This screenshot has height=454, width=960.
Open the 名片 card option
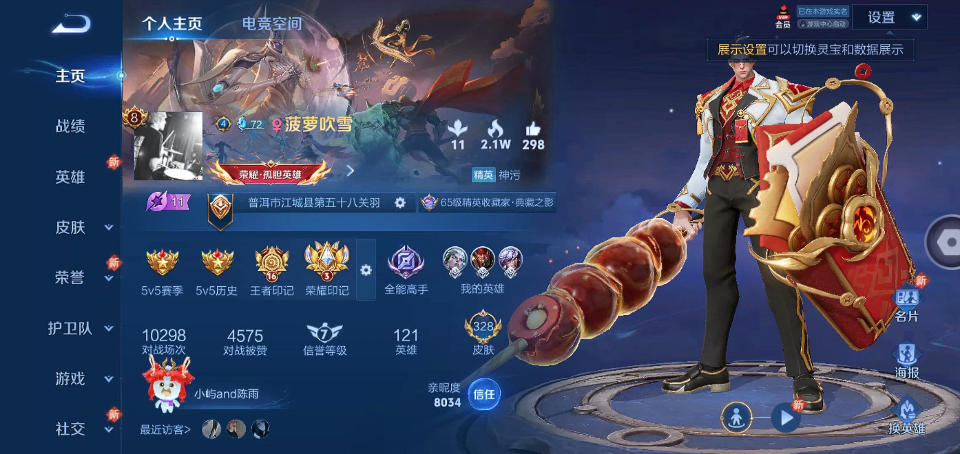(x=907, y=303)
